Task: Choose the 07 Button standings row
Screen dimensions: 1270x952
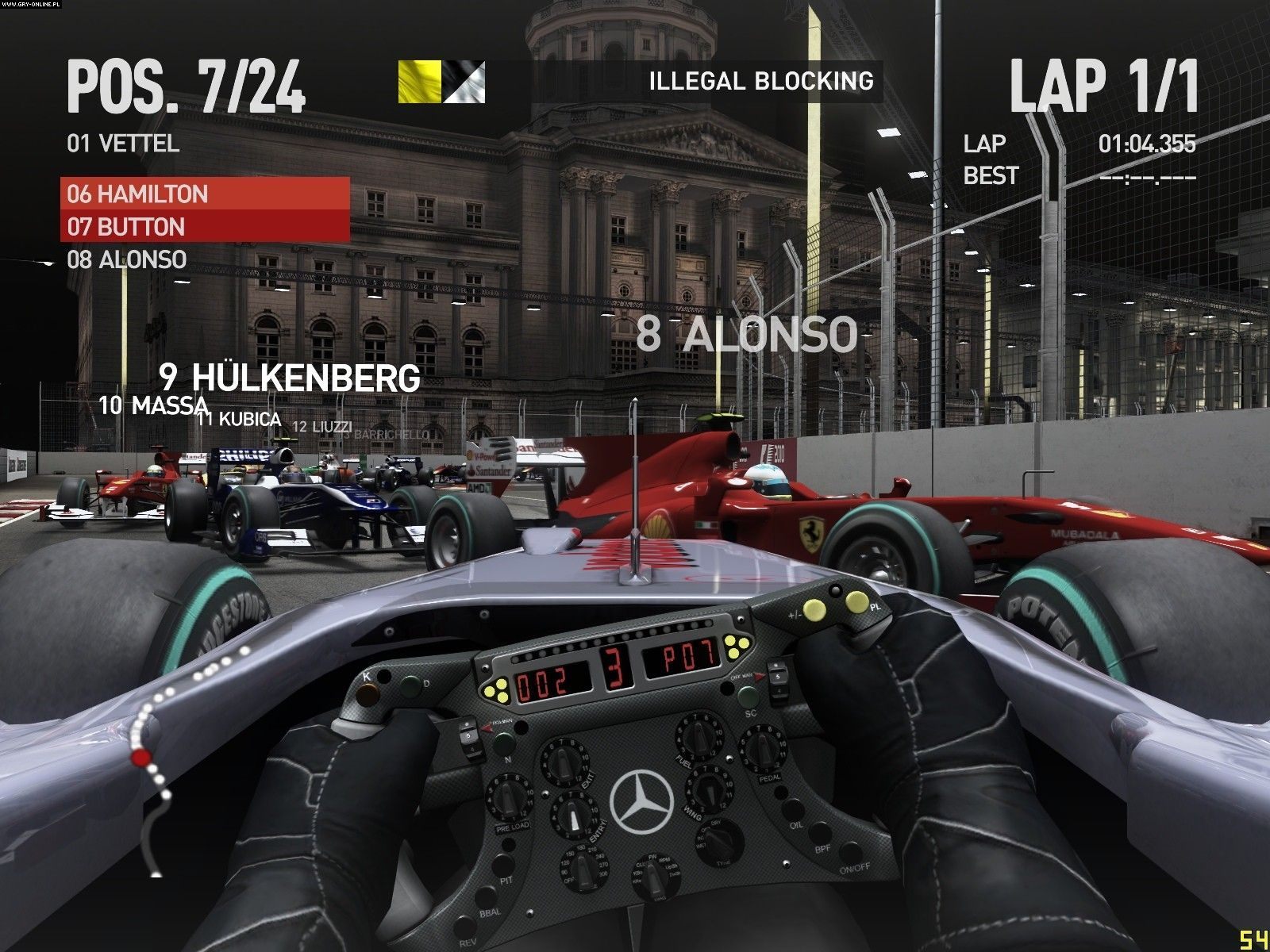Action: pyautogui.click(x=205, y=227)
